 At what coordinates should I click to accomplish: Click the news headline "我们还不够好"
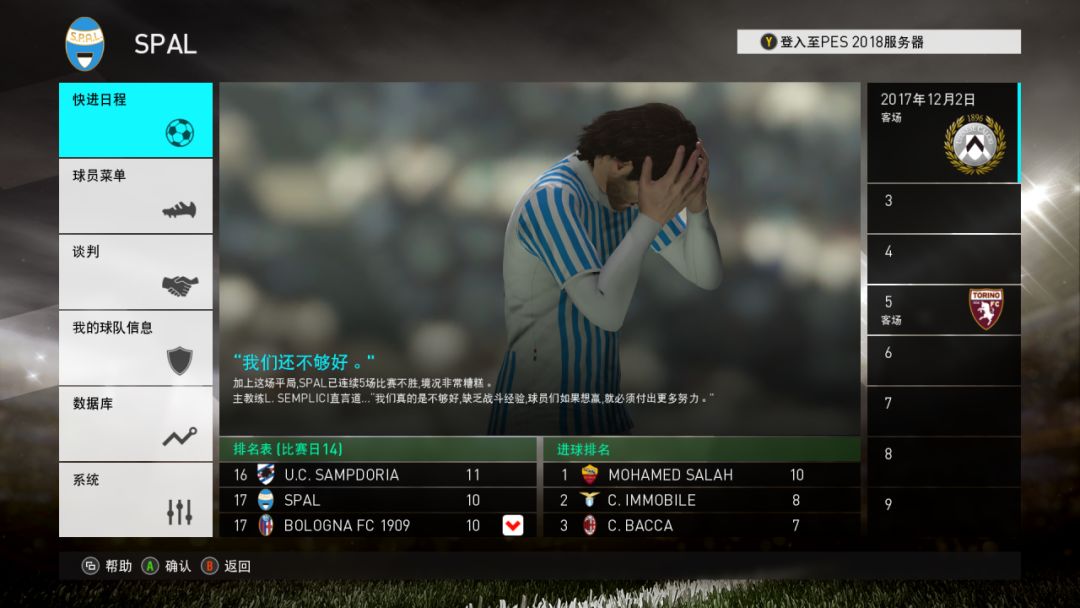click(304, 361)
